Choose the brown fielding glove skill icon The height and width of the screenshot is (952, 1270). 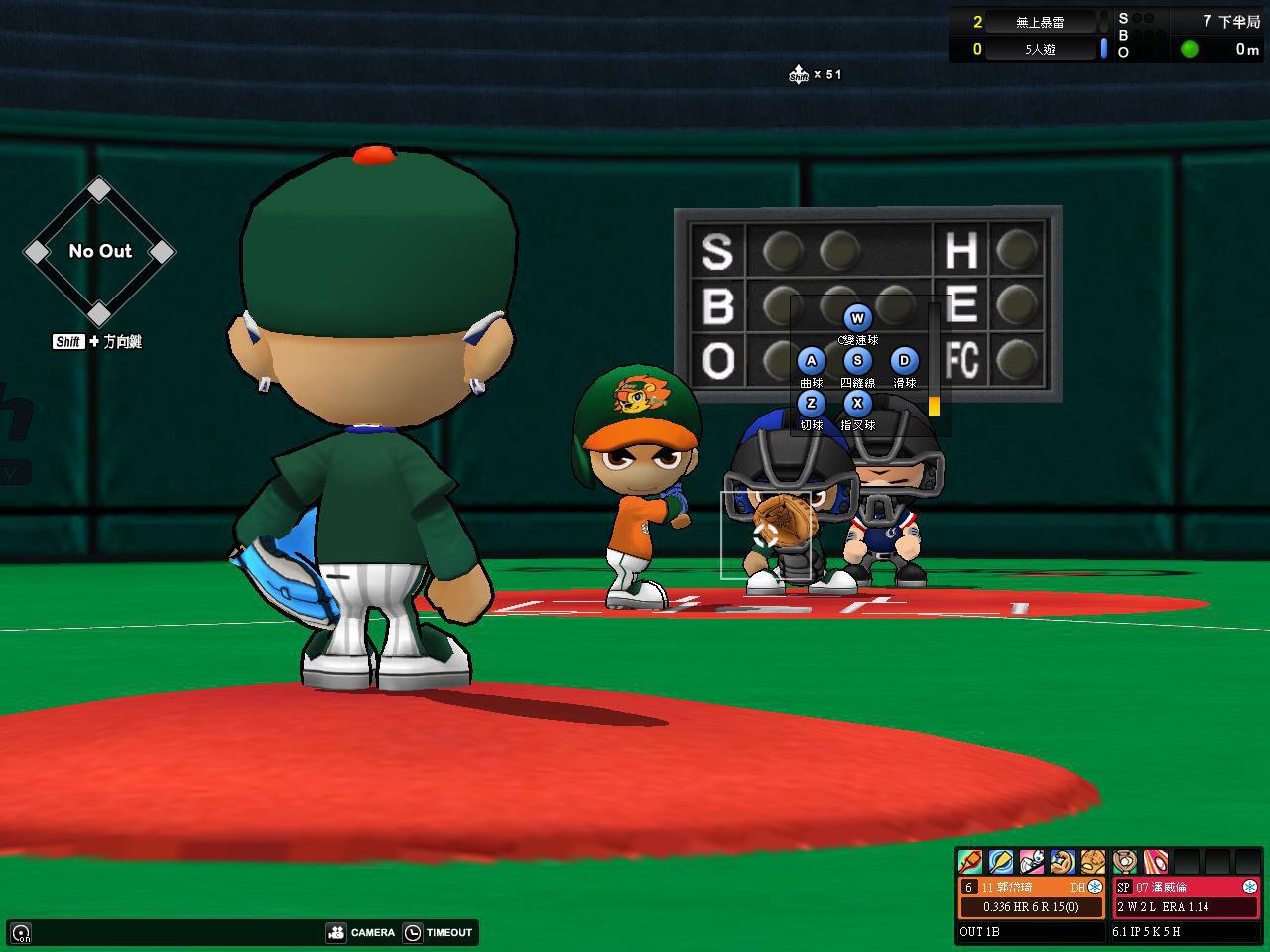(1092, 861)
